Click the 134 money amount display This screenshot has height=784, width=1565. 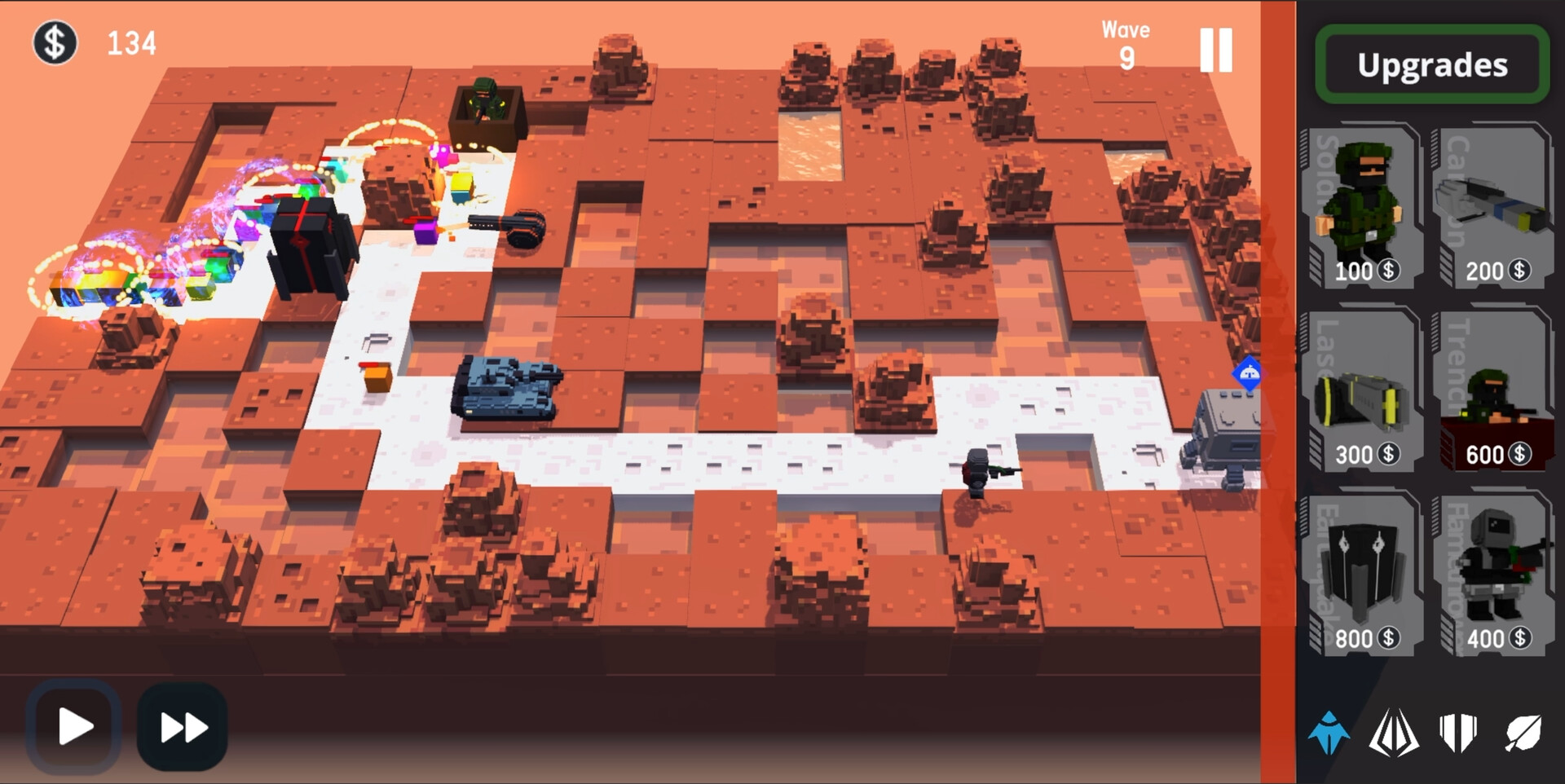click(x=133, y=42)
